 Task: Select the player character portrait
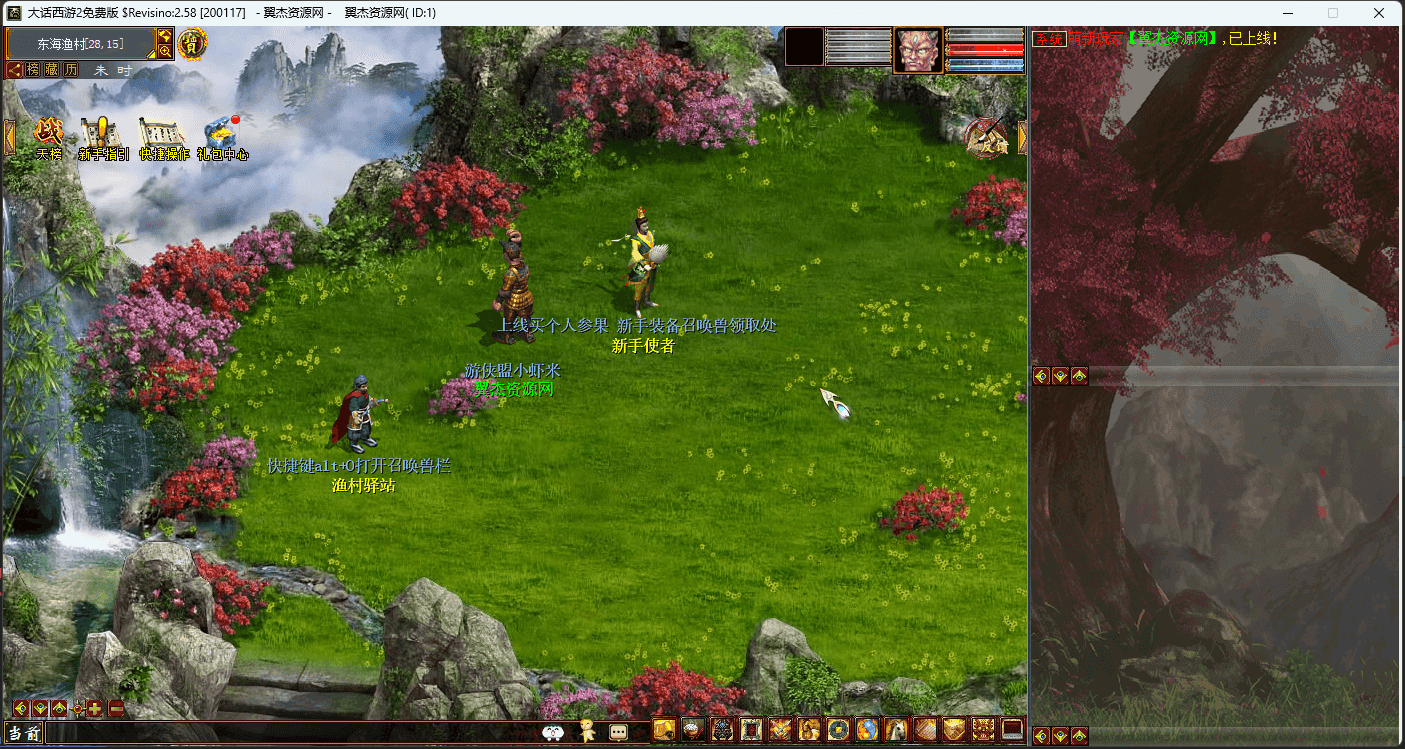[917, 49]
